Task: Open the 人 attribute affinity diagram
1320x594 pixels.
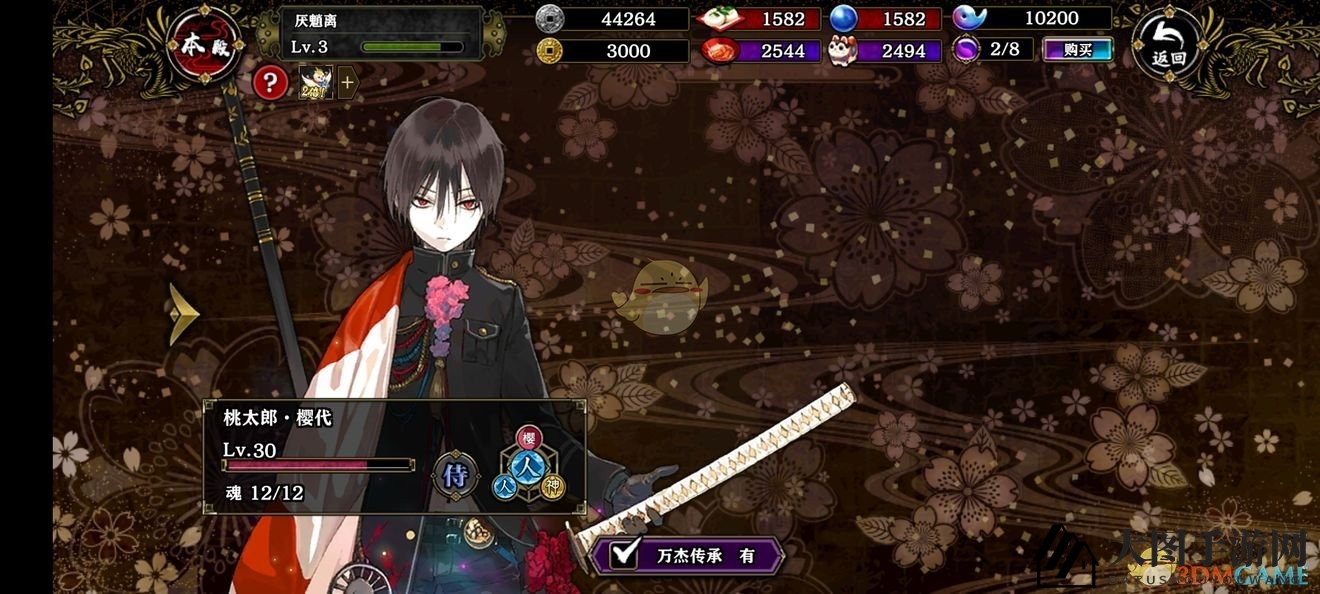Action: coord(528,463)
